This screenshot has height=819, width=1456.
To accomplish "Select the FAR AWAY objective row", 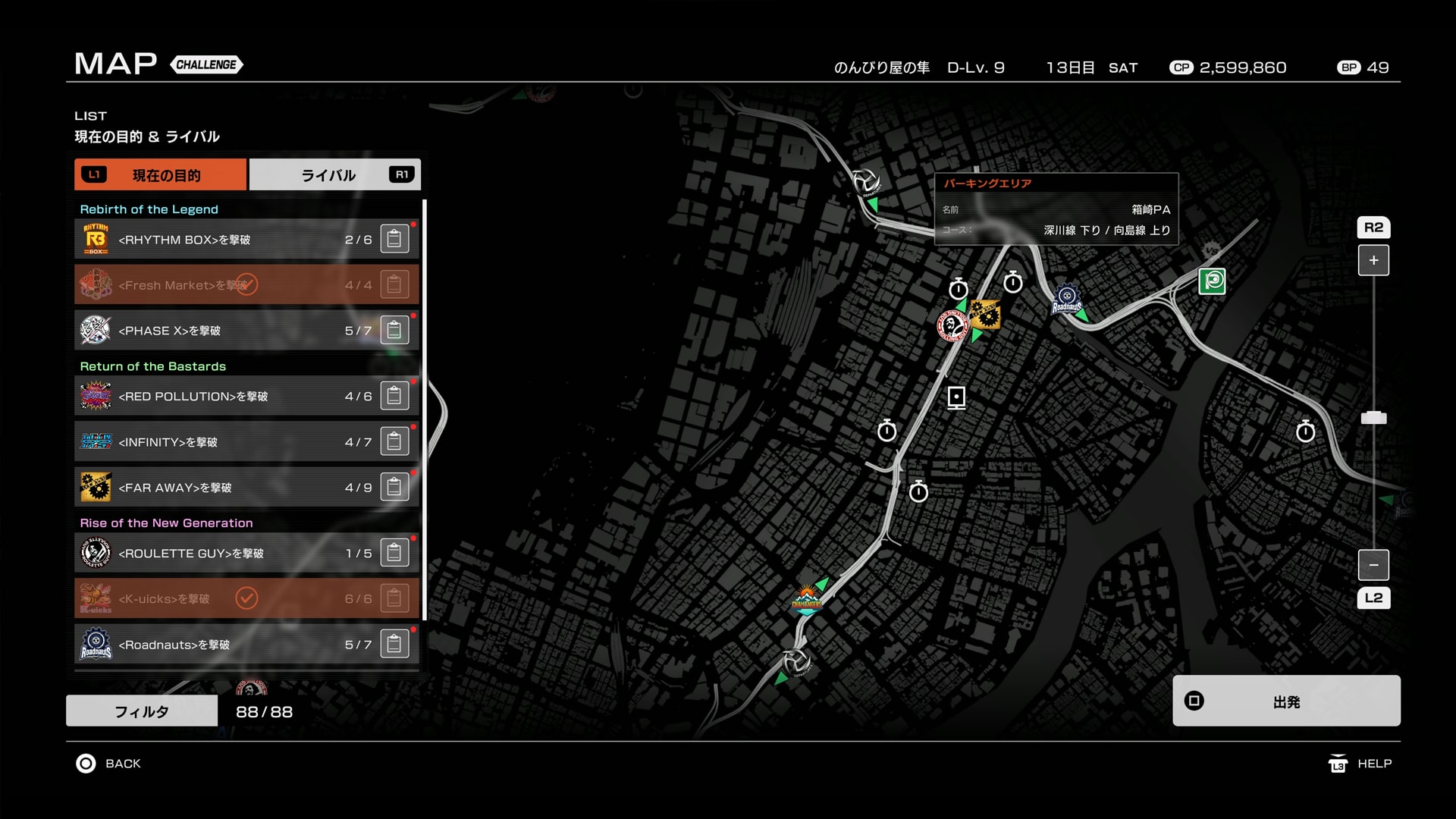I will click(227, 488).
